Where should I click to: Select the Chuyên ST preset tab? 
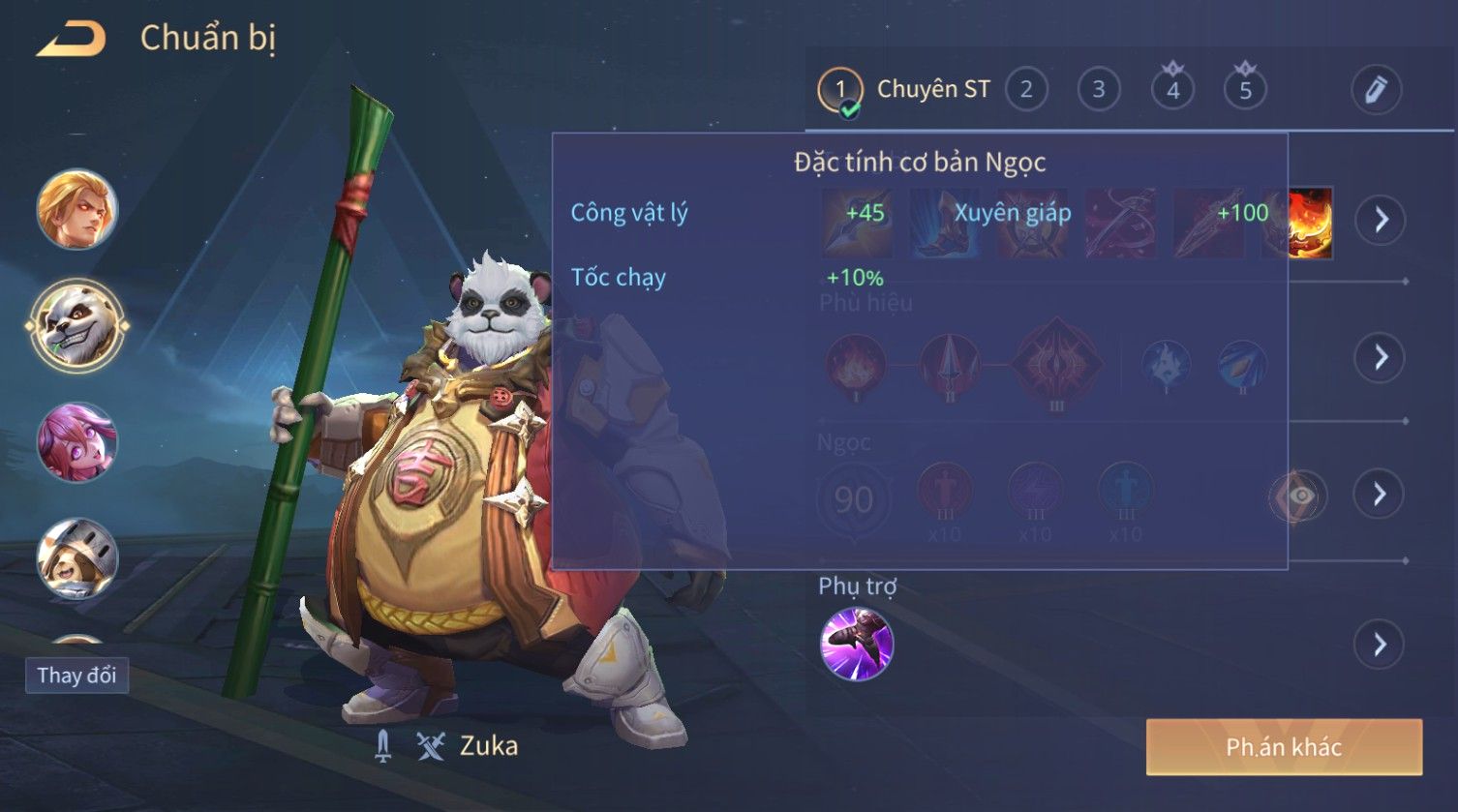(x=905, y=90)
